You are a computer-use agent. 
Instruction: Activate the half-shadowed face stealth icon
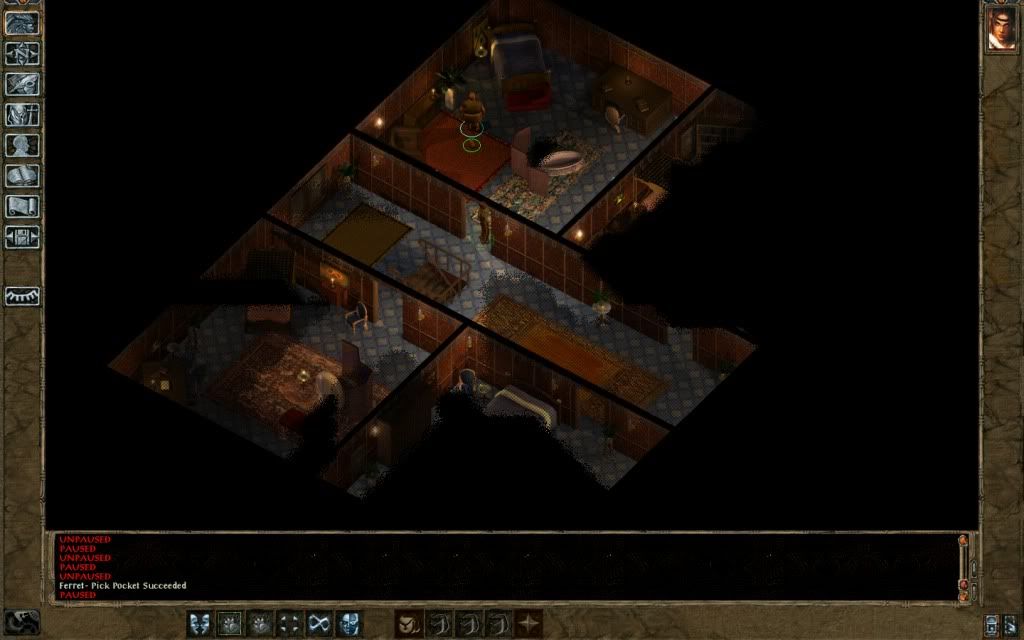(349, 624)
